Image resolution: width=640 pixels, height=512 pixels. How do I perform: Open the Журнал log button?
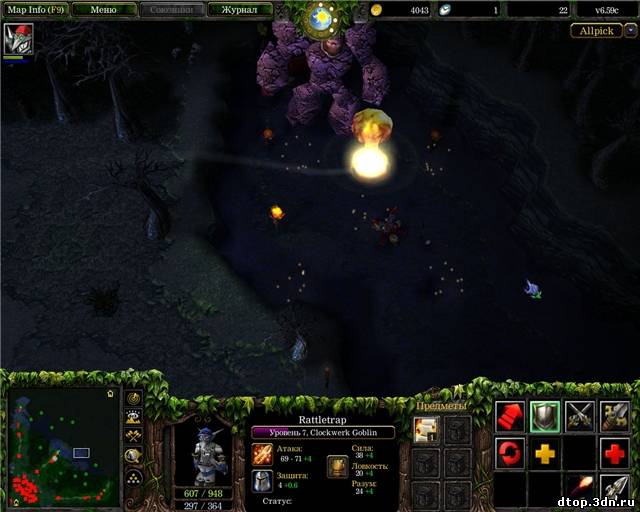[240, 9]
